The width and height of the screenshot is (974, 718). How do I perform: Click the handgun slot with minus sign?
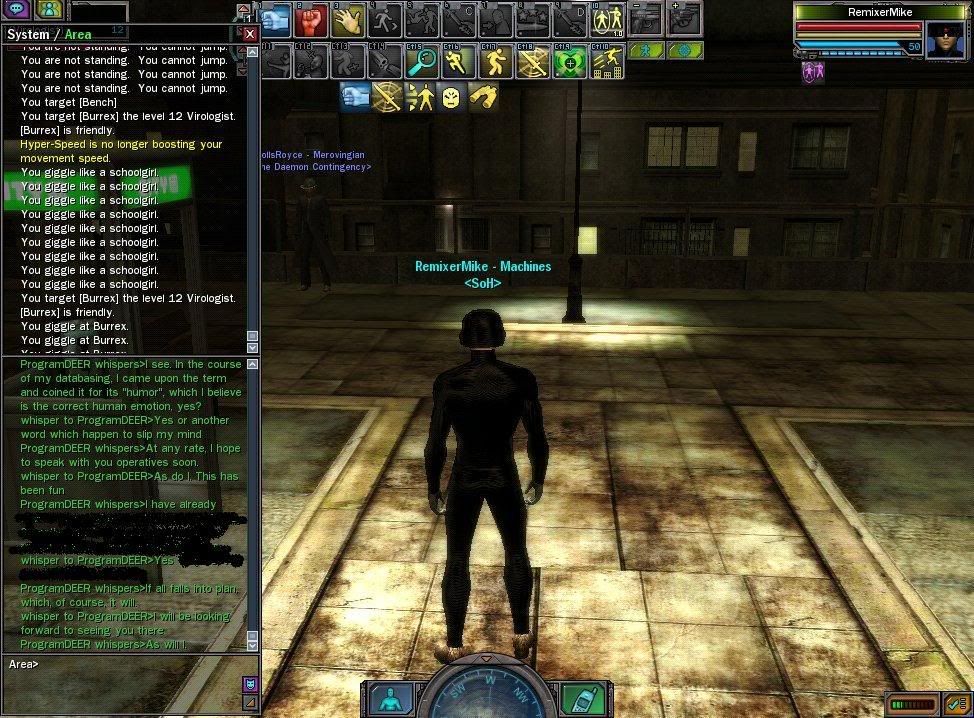click(x=645, y=20)
